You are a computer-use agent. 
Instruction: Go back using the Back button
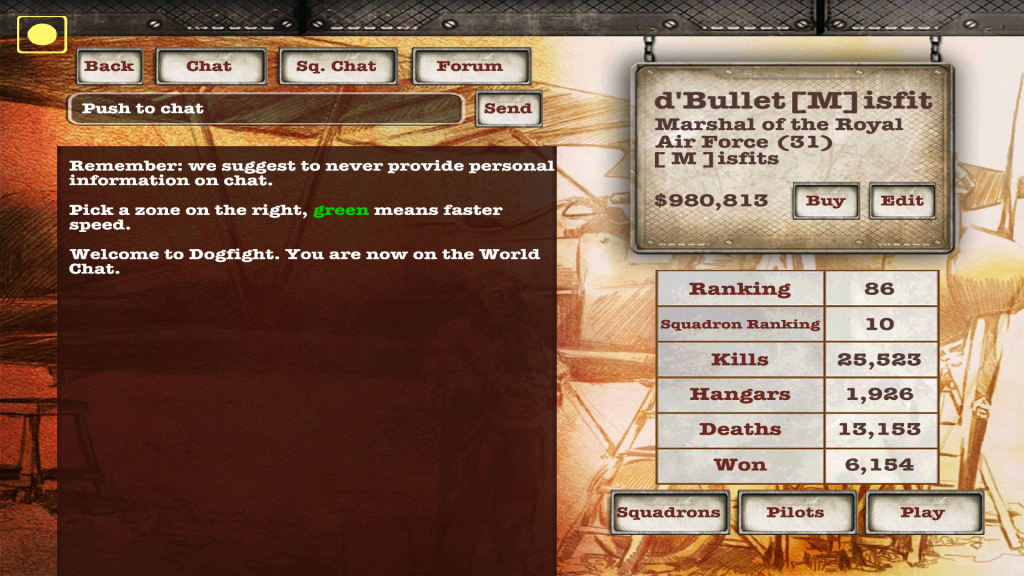click(109, 67)
